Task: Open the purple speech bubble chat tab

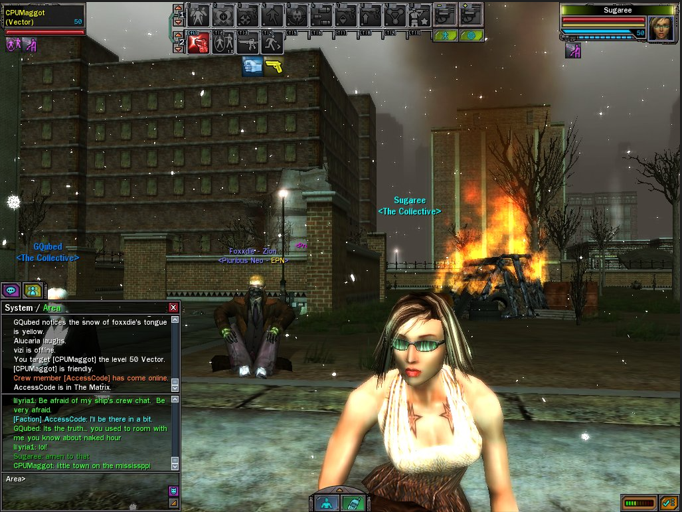Action: (x=11, y=291)
